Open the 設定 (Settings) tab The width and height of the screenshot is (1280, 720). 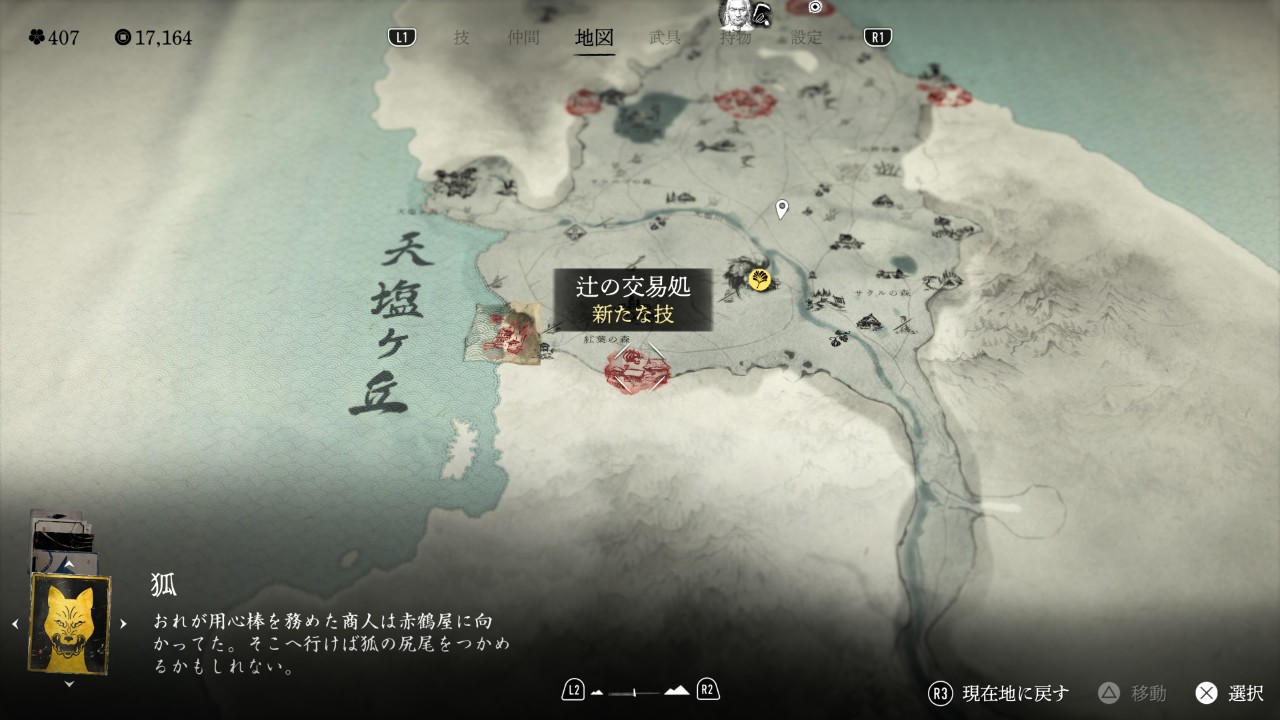(x=806, y=38)
